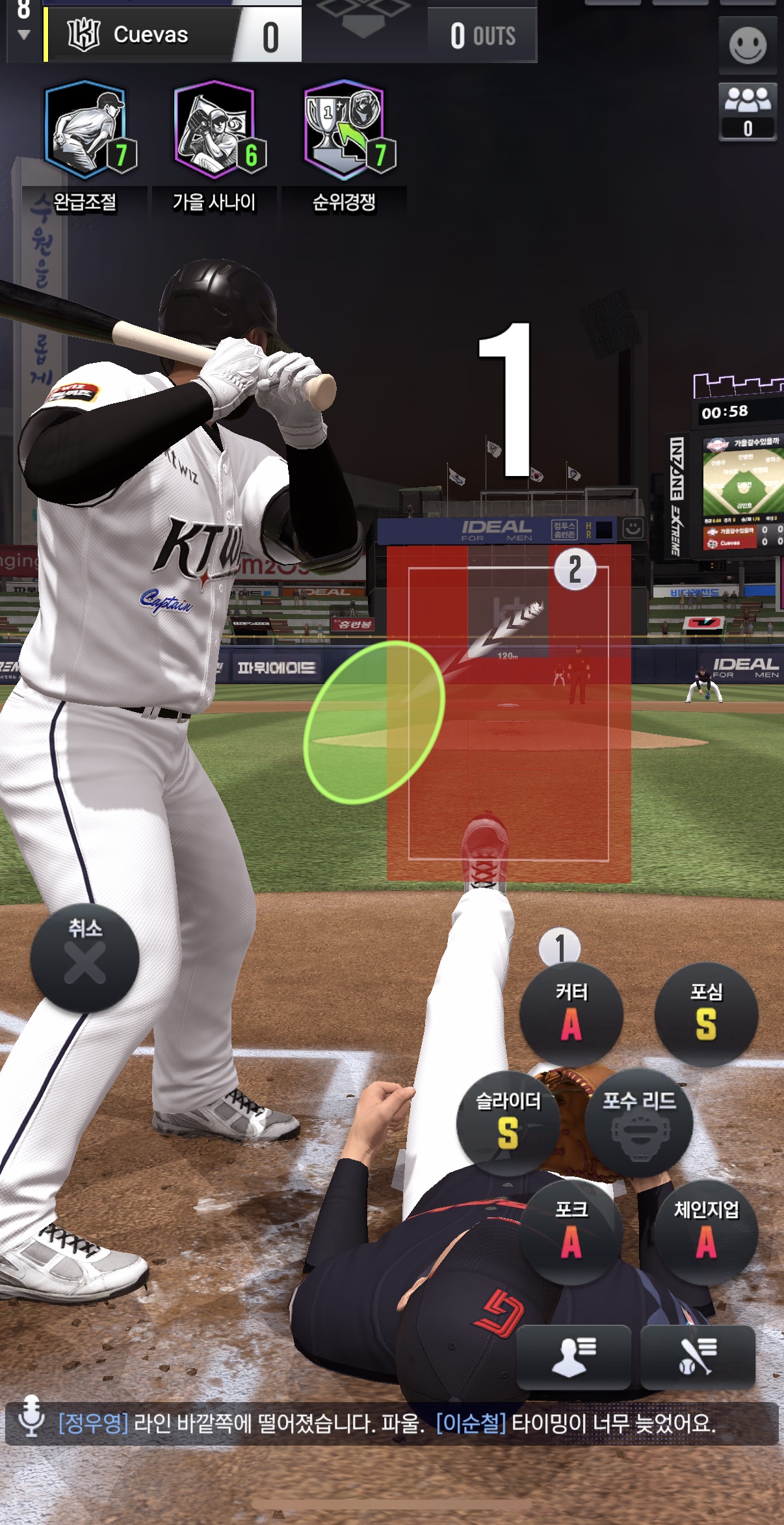Viewport: 784px width, 1525px height.
Task: Activate 포수 리드 catcher lead
Action: tap(639, 1122)
